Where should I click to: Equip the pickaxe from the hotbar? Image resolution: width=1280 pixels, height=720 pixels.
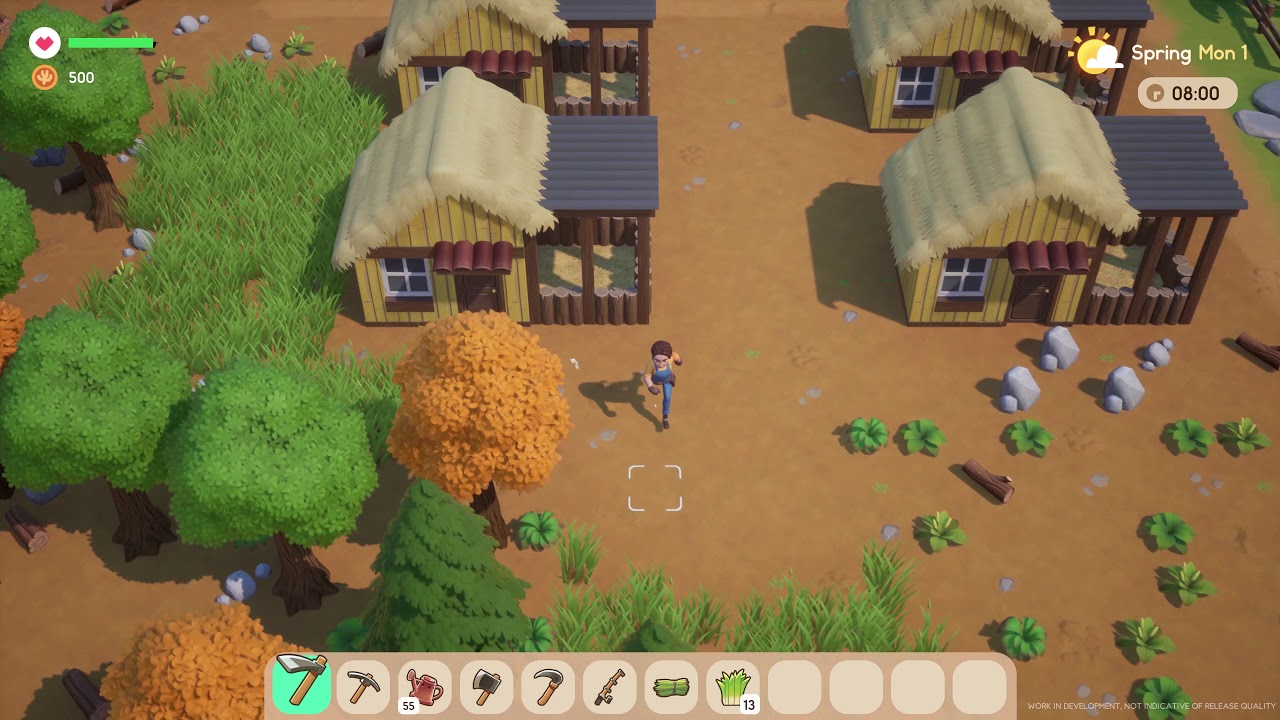coord(363,687)
